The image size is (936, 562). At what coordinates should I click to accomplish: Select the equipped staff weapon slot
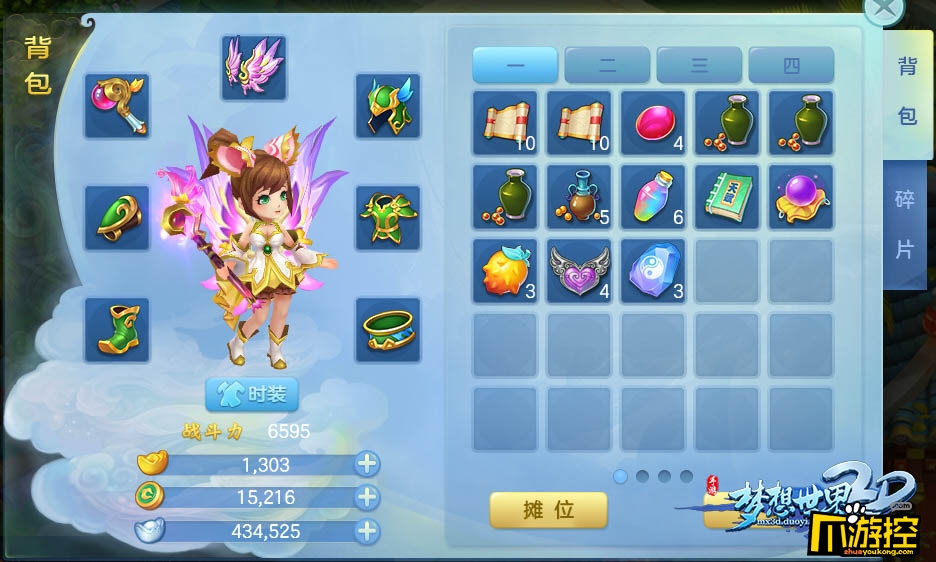117,105
